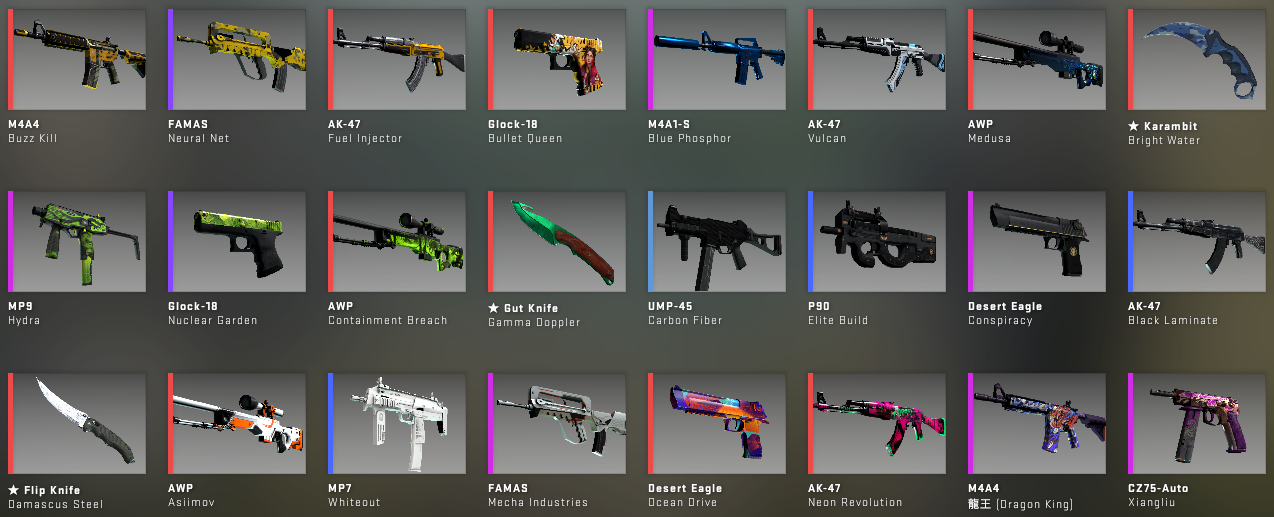
Task: Pick the P90 Elite Build item
Action: point(877,242)
